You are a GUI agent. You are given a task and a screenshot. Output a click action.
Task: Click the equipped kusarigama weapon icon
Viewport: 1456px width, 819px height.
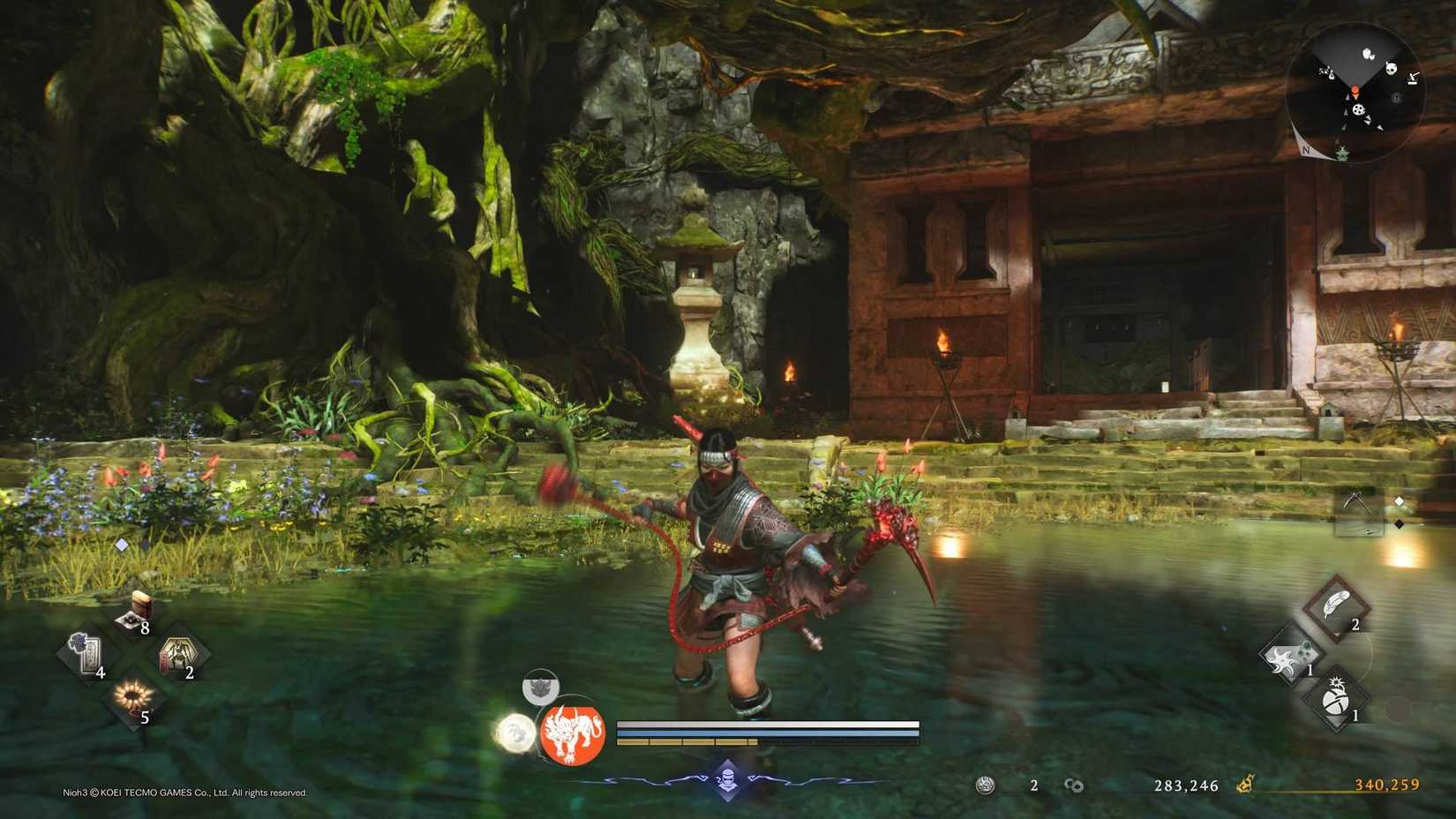(x=1359, y=514)
